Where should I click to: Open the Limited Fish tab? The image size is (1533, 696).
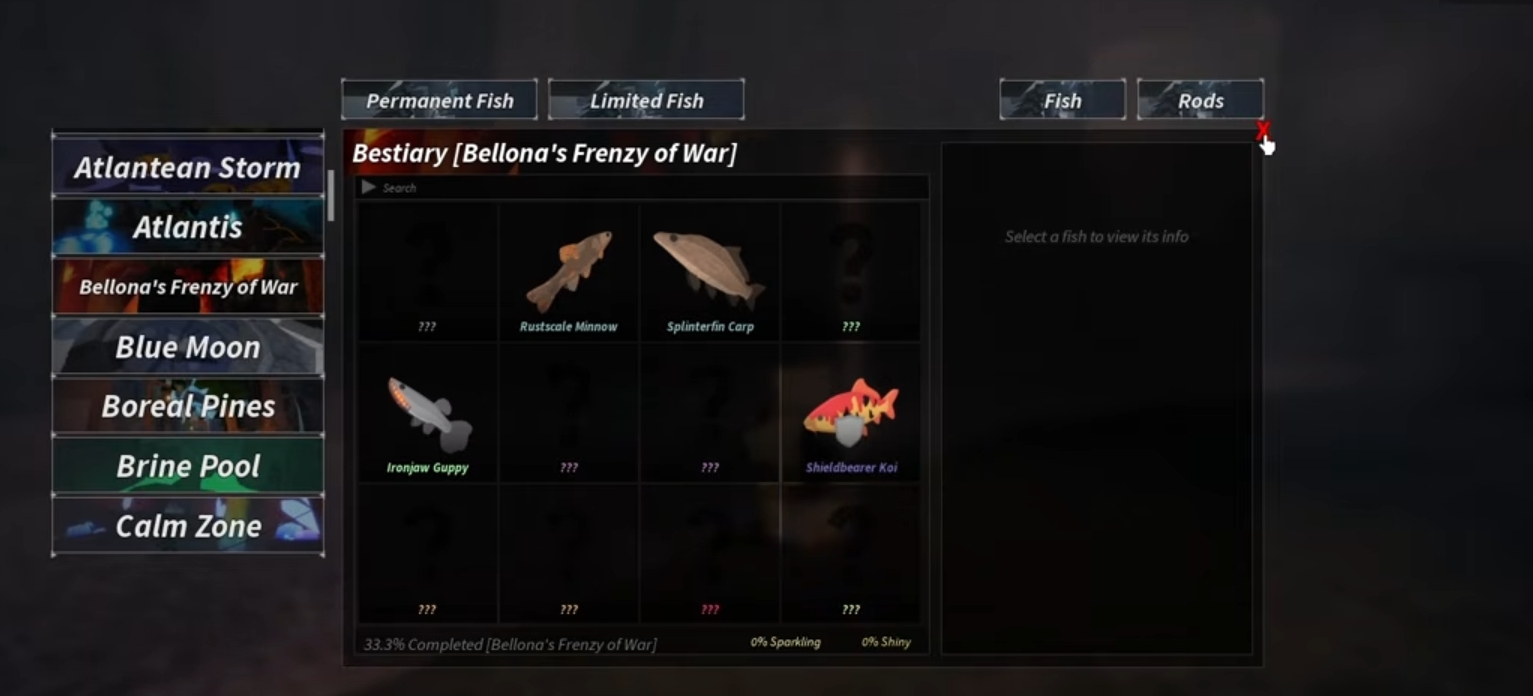pos(646,100)
